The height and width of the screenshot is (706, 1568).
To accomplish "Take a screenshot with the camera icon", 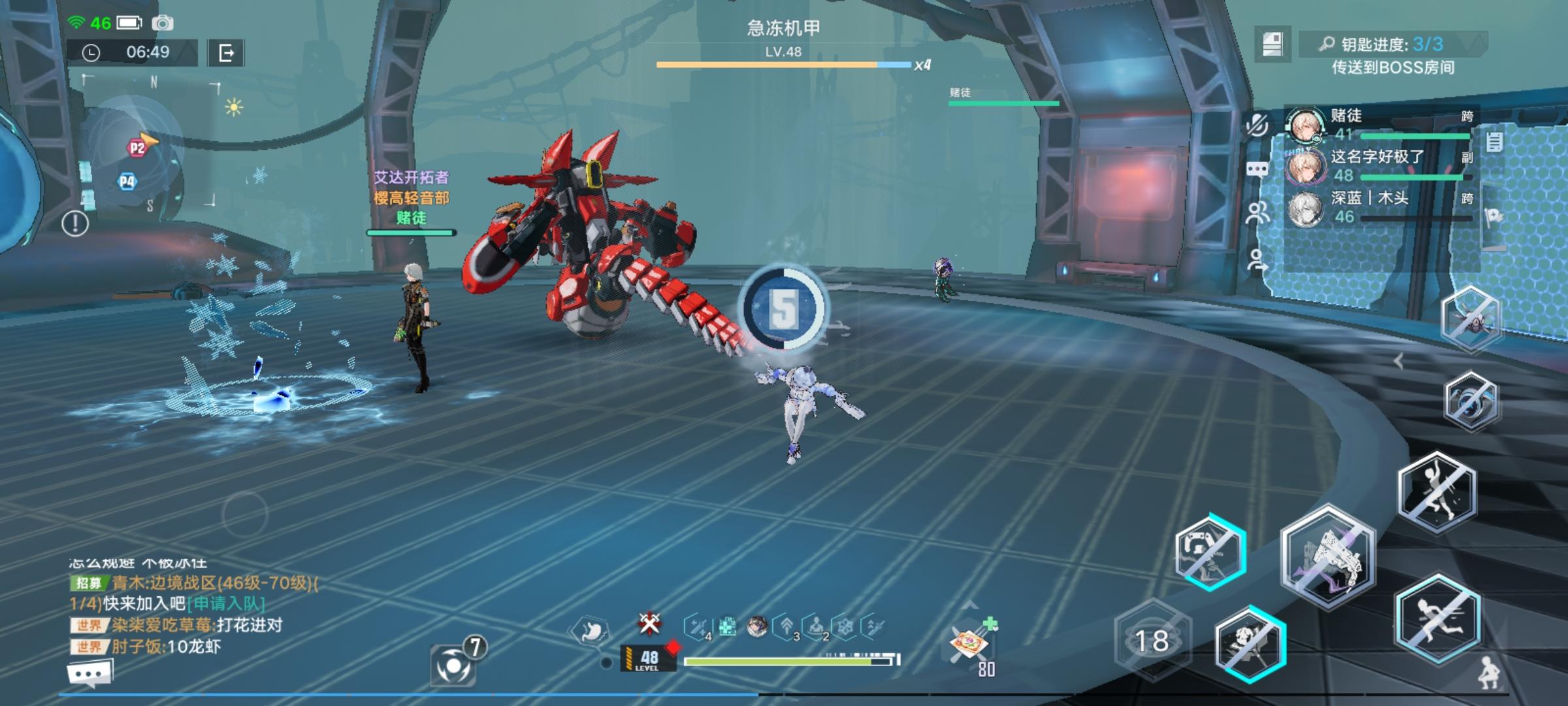I will 163,24.
